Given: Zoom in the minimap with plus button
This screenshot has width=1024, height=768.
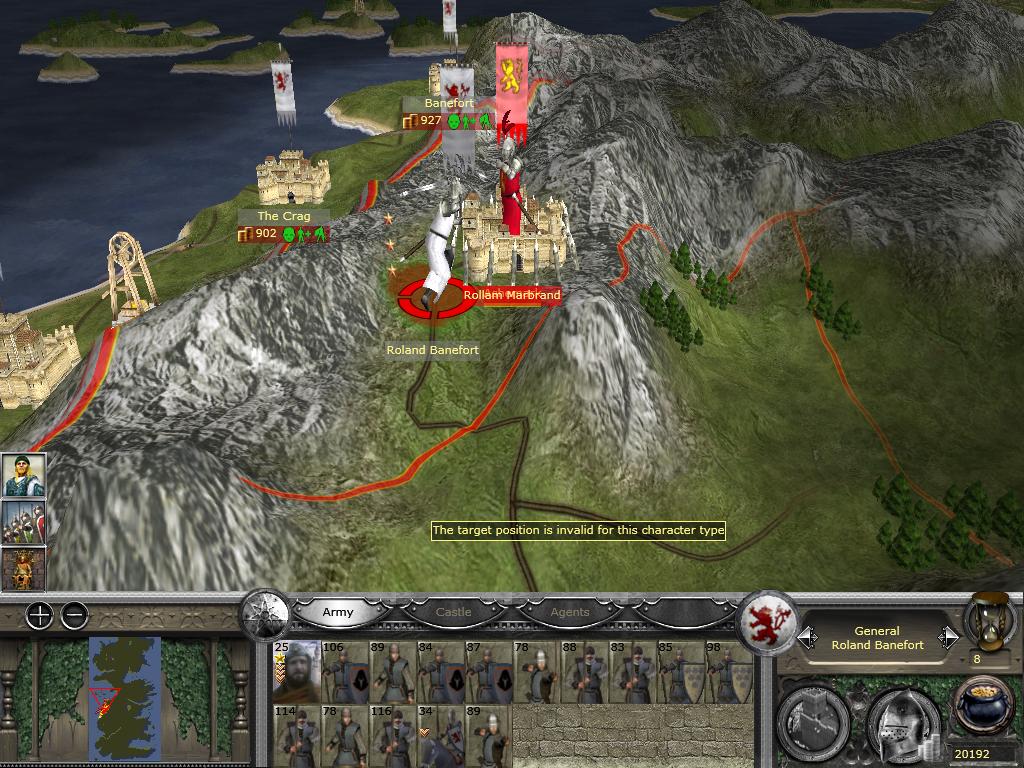Looking at the screenshot, I should (x=39, y=616).
